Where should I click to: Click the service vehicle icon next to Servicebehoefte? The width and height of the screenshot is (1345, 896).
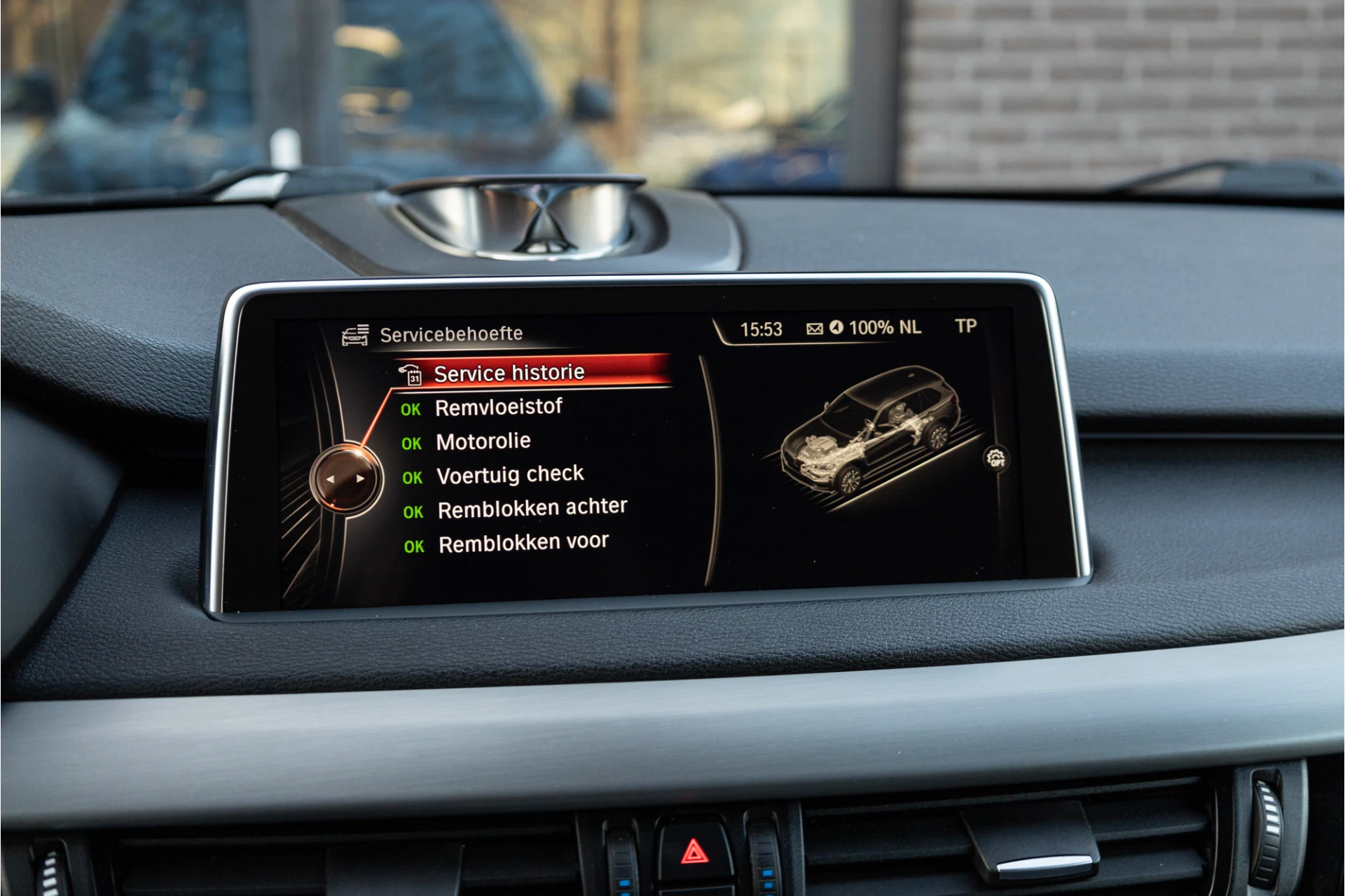[354, 333]
